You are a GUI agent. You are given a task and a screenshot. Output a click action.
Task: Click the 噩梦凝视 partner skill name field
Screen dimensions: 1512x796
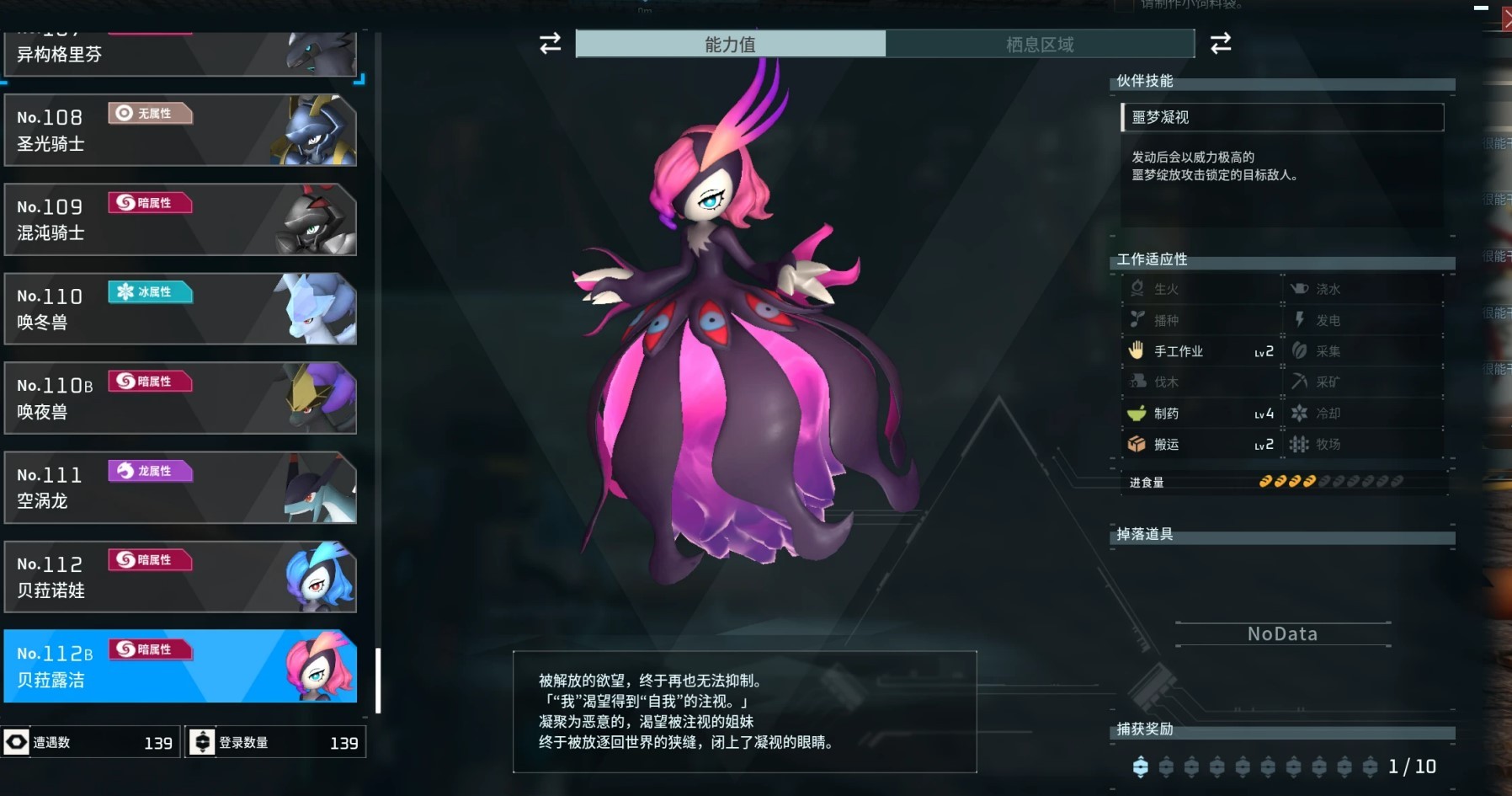[1281, 118]
